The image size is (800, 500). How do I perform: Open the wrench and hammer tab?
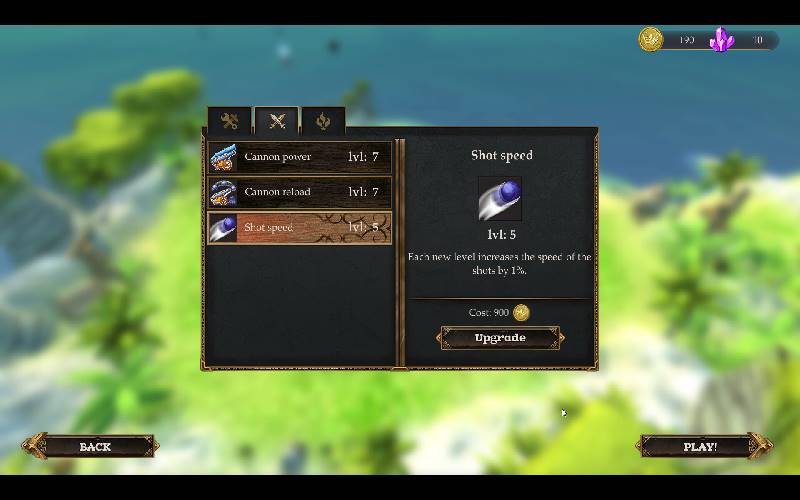[230, 121]
